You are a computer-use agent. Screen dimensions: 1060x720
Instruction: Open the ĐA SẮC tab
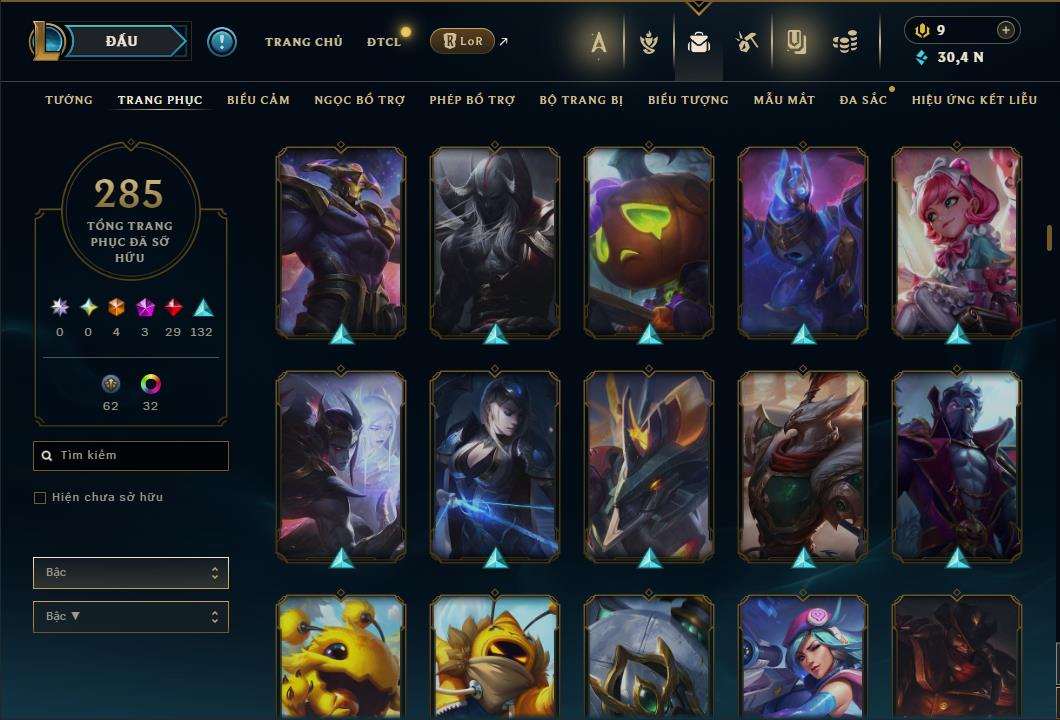(x=863, y=100)
